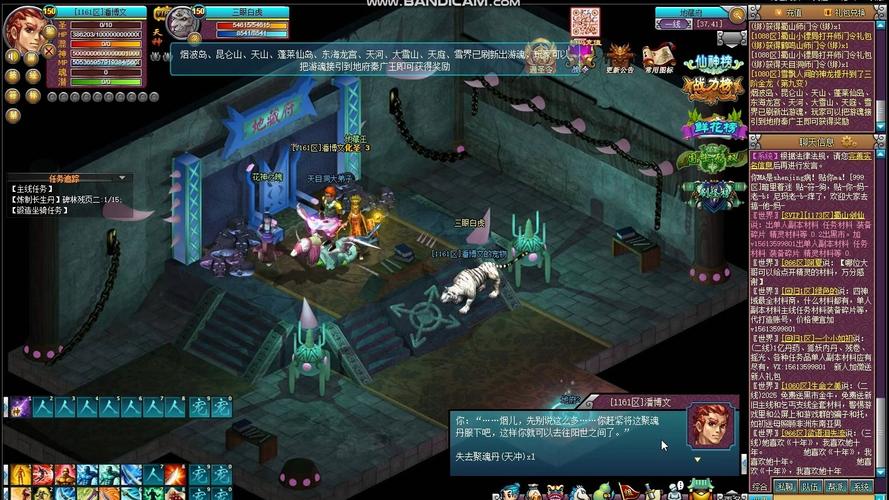Switch to the 队伍 team chat tab
Image resolution: width=889 pixels, height=500 pixels.
point(809,486)
